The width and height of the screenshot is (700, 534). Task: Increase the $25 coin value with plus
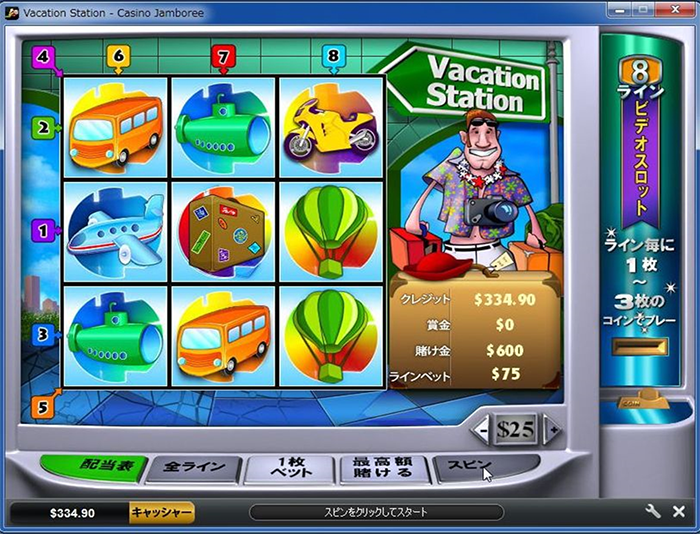click(x=553, y=431)
